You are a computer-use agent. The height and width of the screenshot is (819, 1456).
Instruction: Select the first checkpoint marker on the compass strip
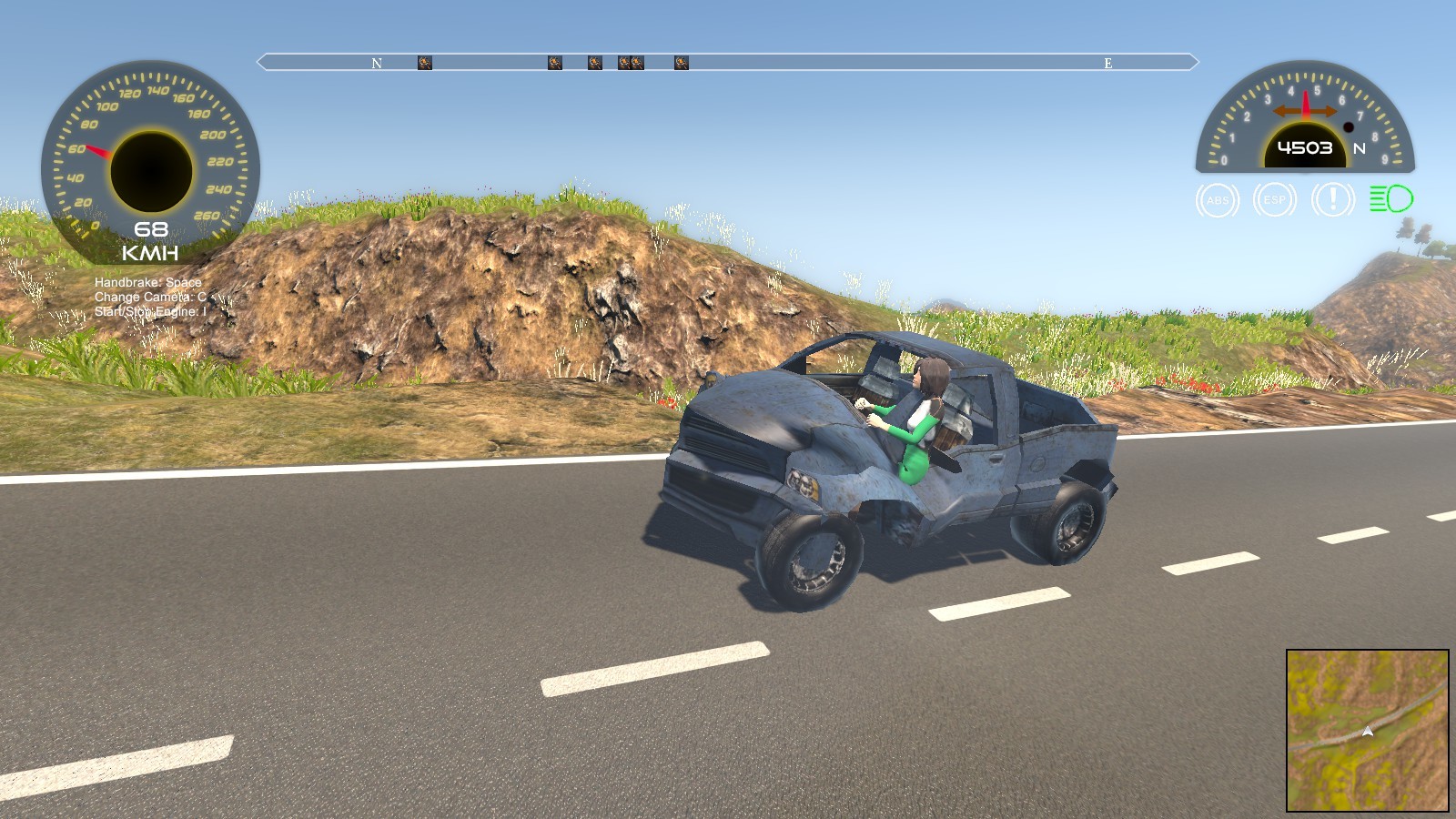(423, 61)
